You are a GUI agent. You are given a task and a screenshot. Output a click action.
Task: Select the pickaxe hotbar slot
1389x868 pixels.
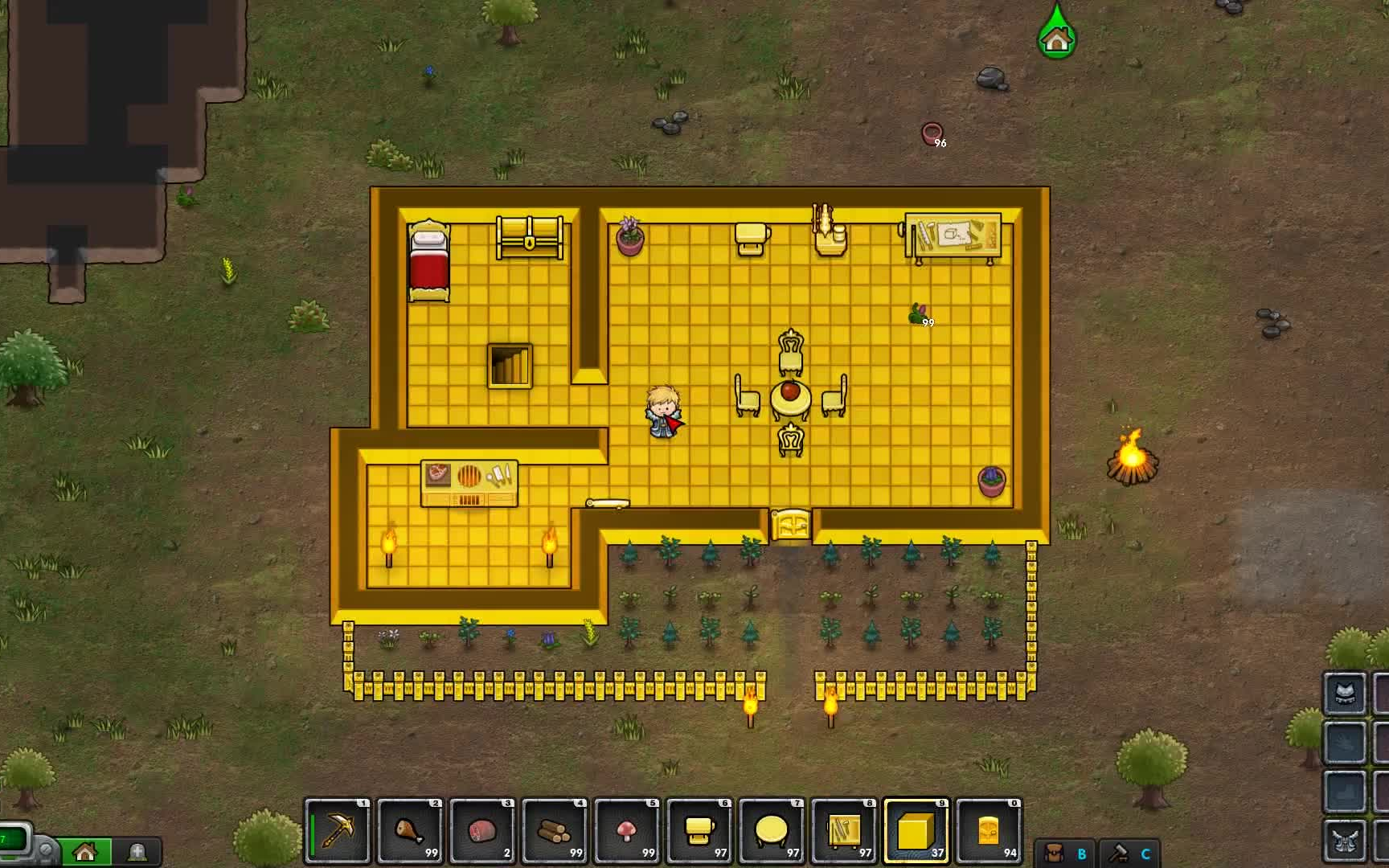tap(338, 831)
